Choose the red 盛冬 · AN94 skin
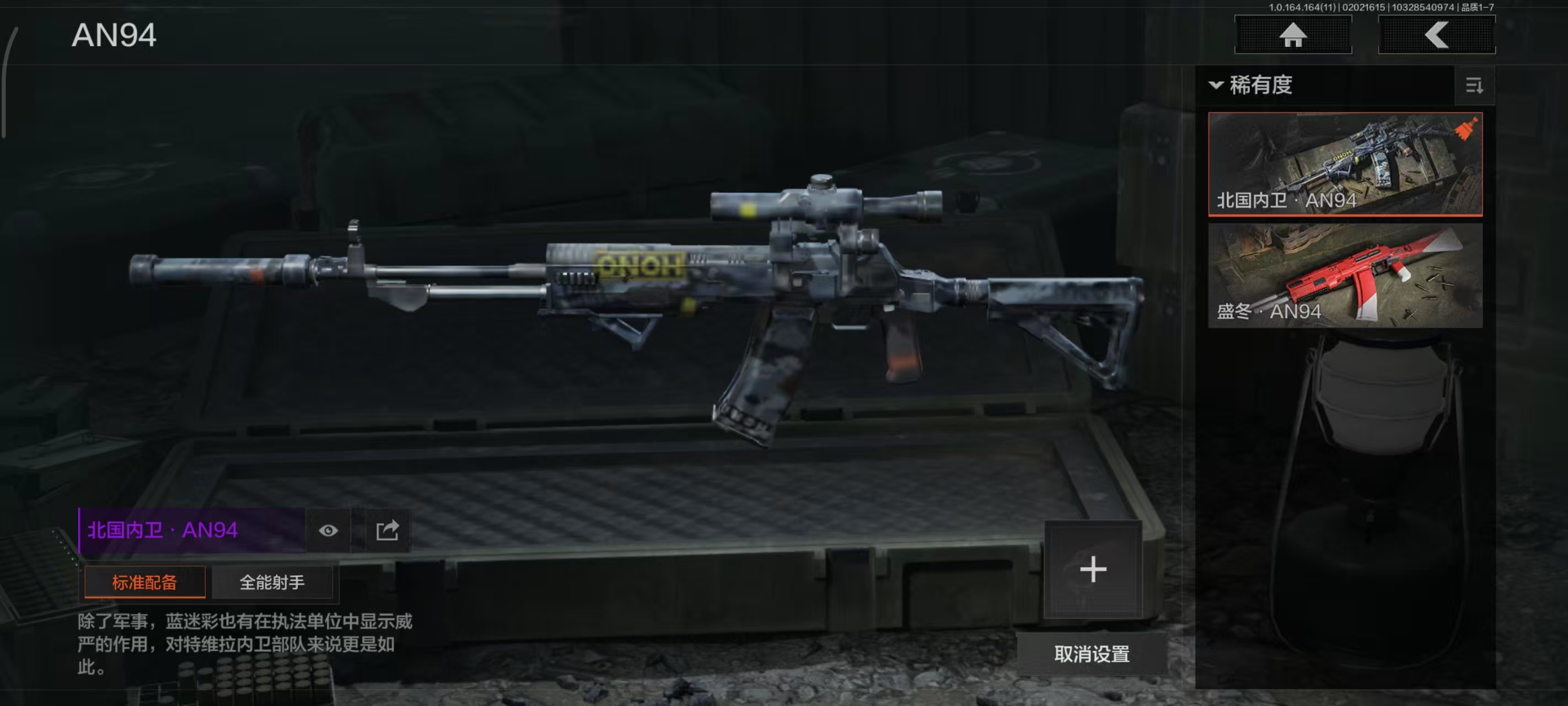This screenshot has width=1568, height=706. click(1345, 275)
